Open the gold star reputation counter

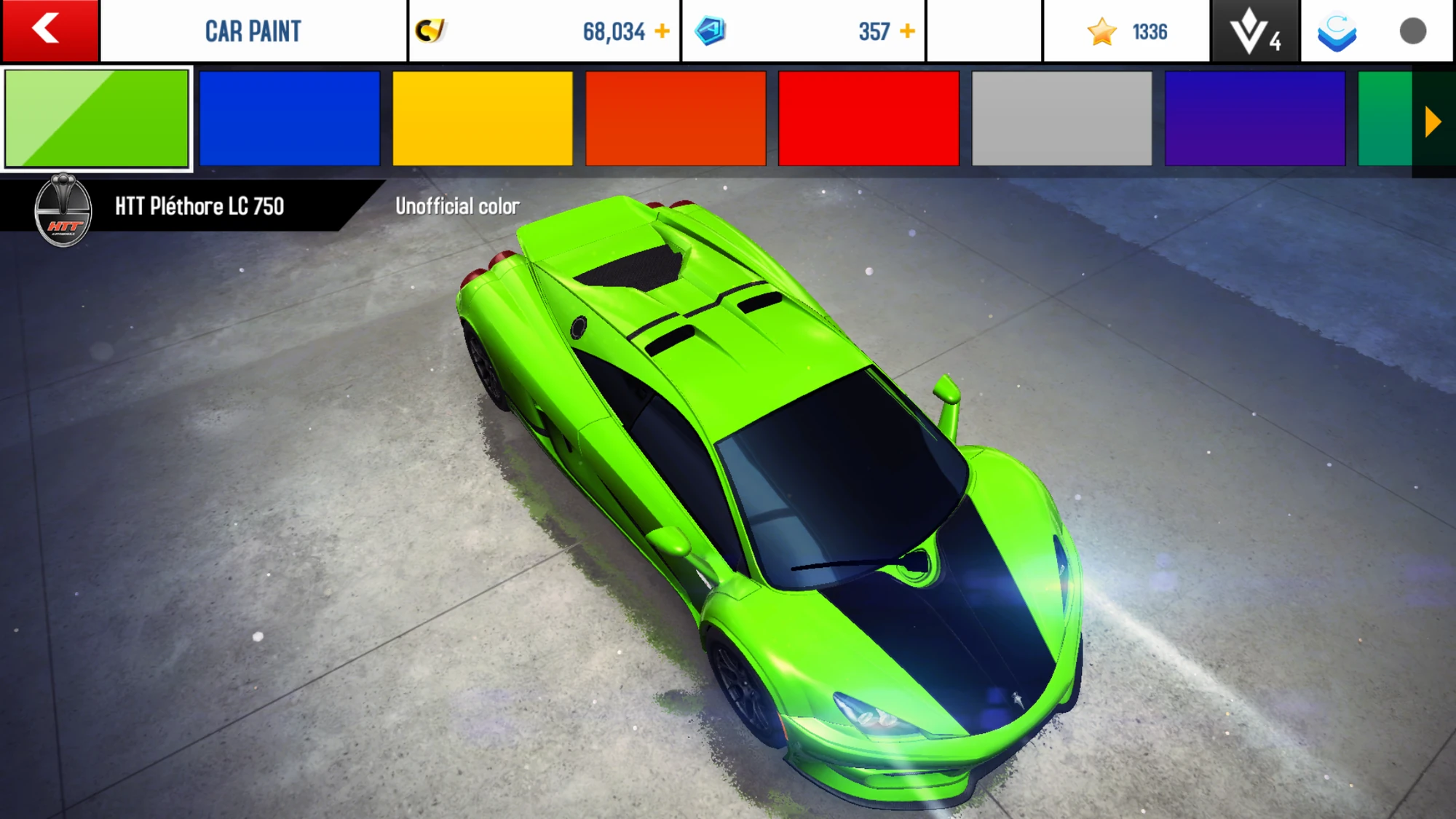click(1126, 31)
